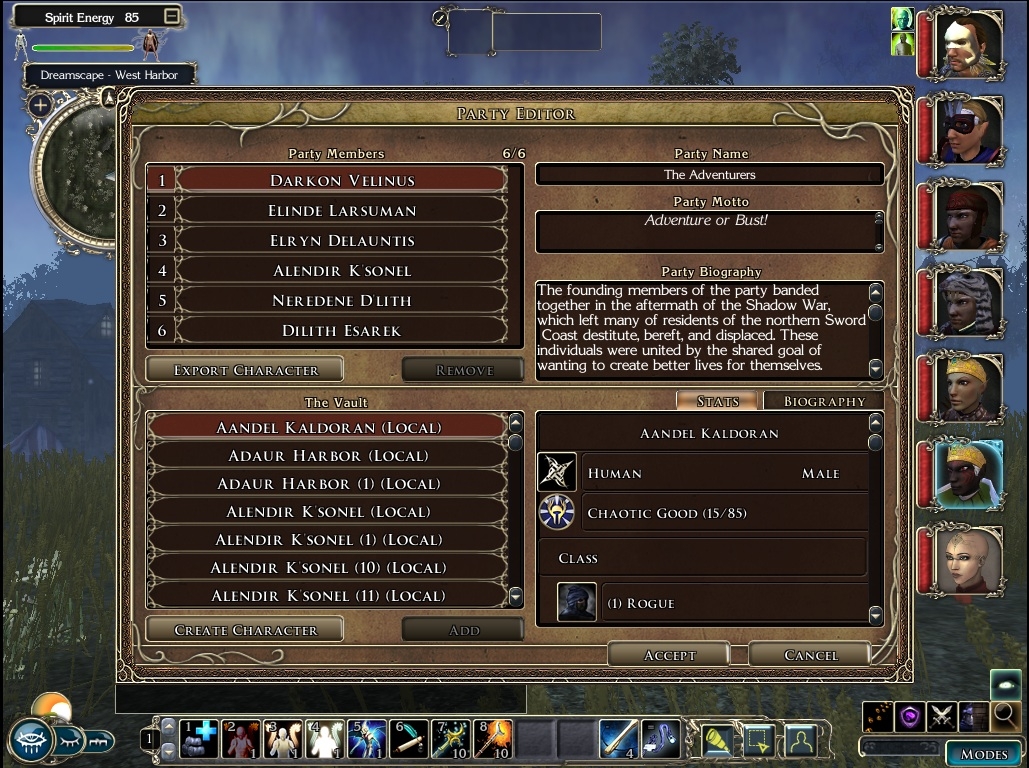Select Darkon Velinus in Party Members
This screenshot has height=768, width=1029.
(341, 181)
